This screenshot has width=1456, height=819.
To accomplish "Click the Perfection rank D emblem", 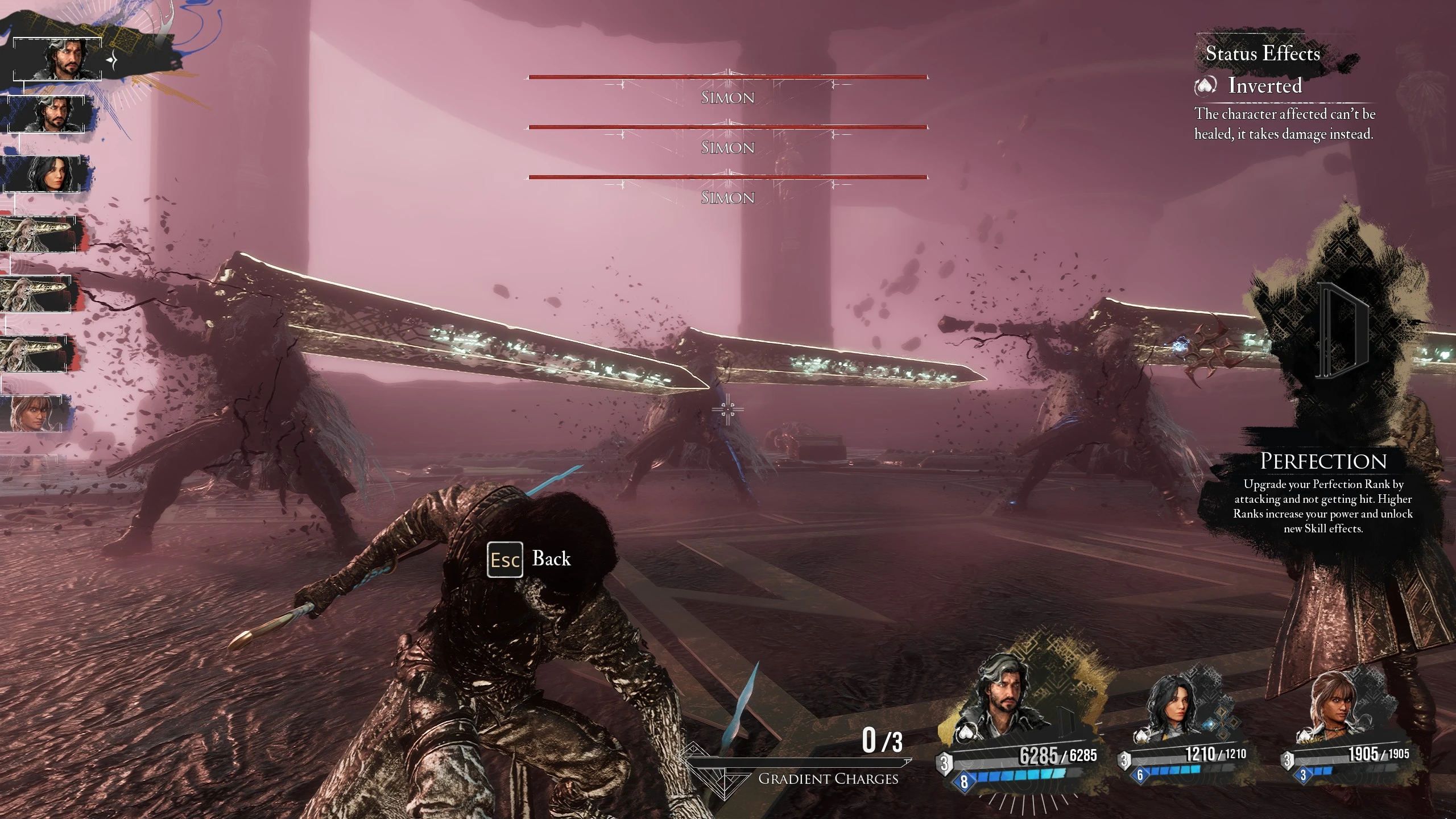I will [x=1341, y=331].
